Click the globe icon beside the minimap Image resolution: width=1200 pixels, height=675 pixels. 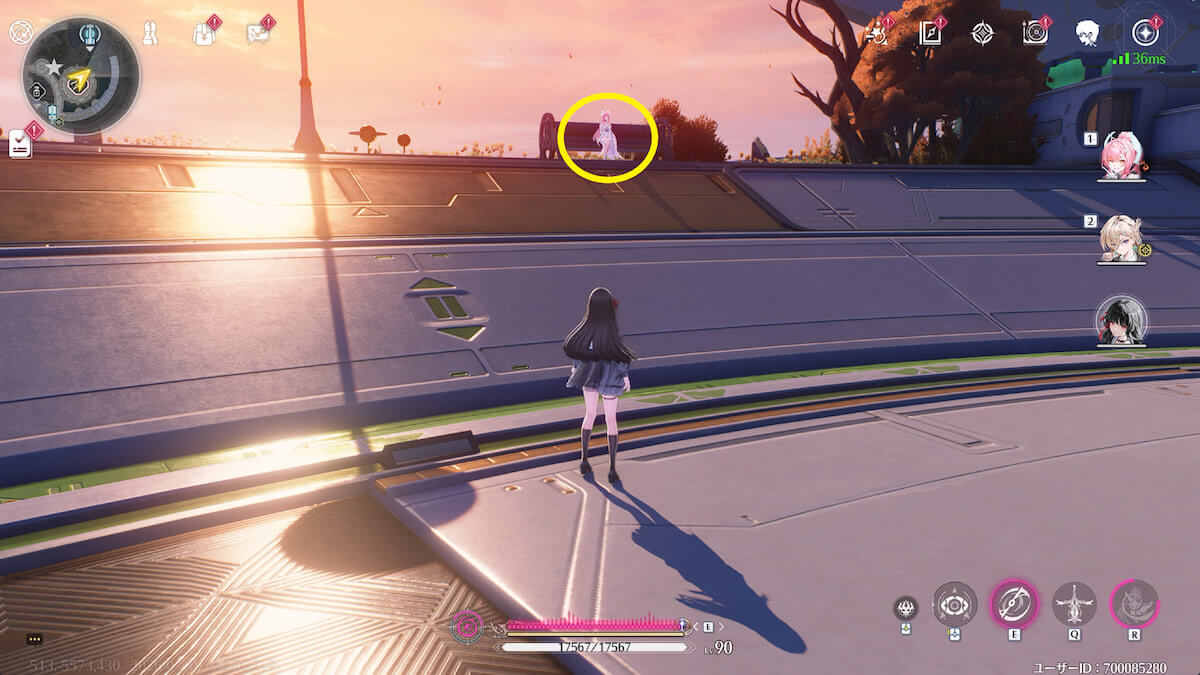point(20,33)
